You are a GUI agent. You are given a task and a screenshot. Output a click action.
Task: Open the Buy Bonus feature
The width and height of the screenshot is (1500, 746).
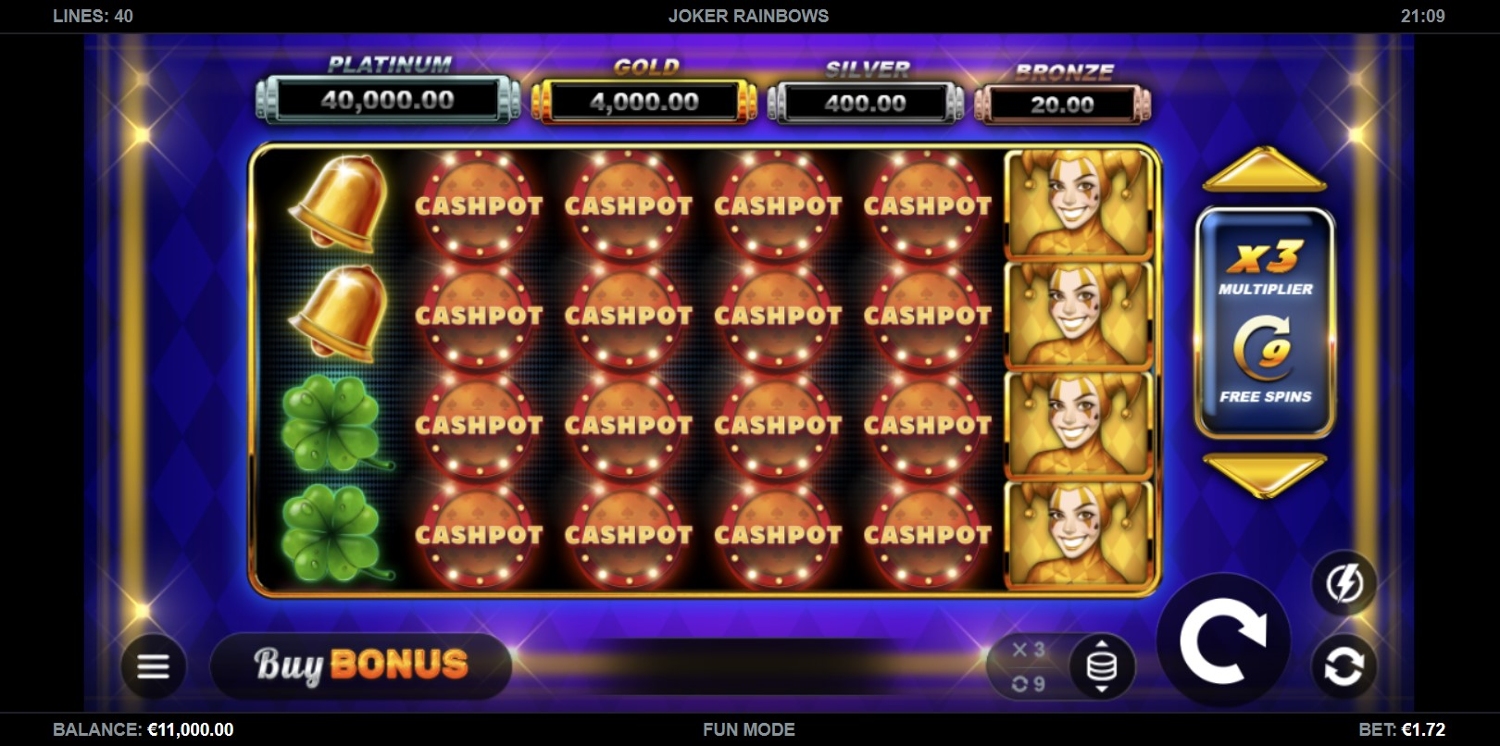pyautogui.click(x=361, y=665)
